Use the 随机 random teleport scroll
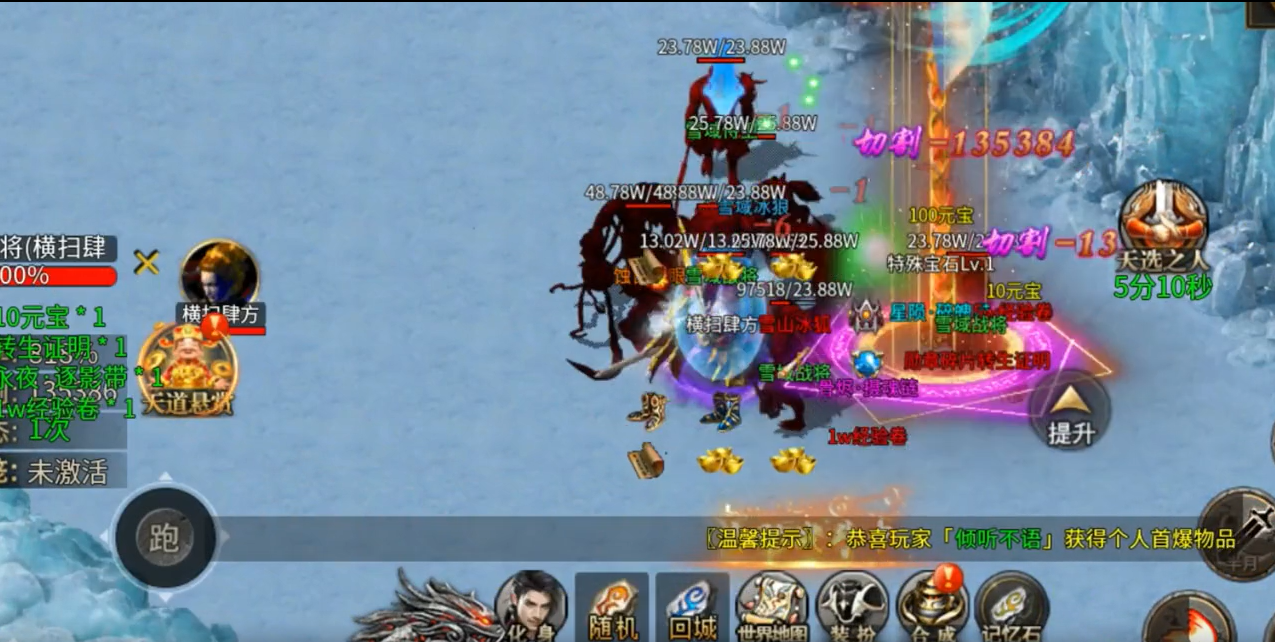Image resolution: width=1275 pixels, height=642 pixels. [x=611, y=606]
